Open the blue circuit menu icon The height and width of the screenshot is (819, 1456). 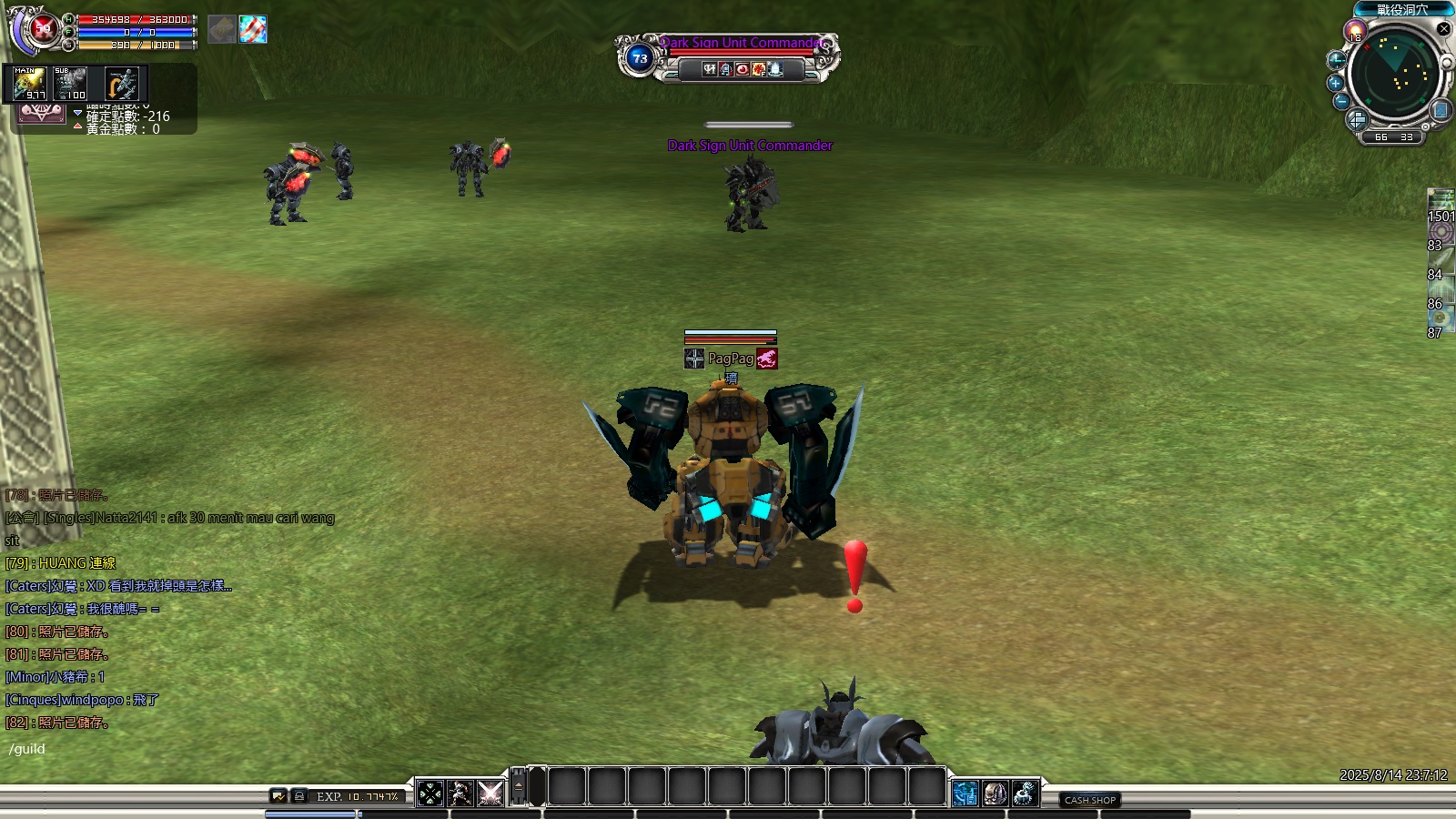[966, 794]
